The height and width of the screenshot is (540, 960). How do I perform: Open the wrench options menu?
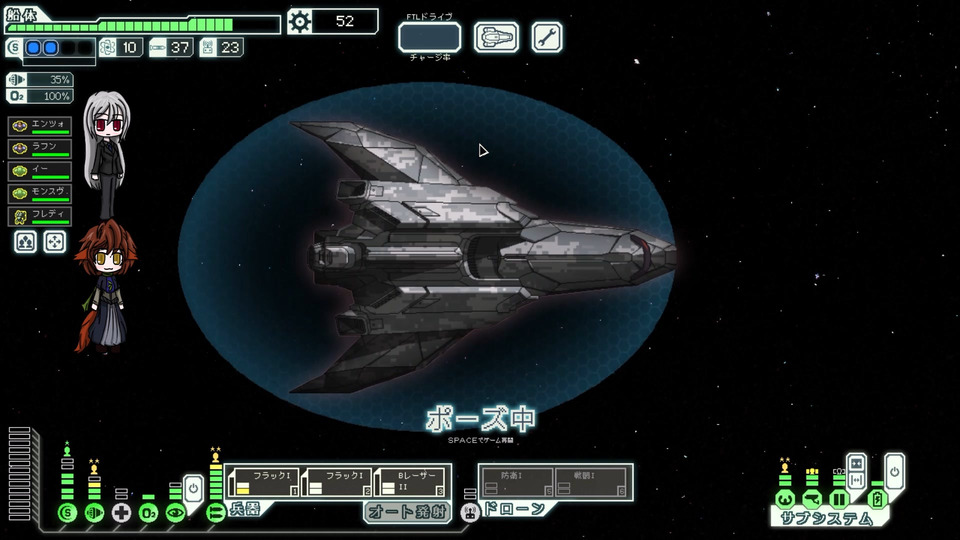tap(546, 37)
